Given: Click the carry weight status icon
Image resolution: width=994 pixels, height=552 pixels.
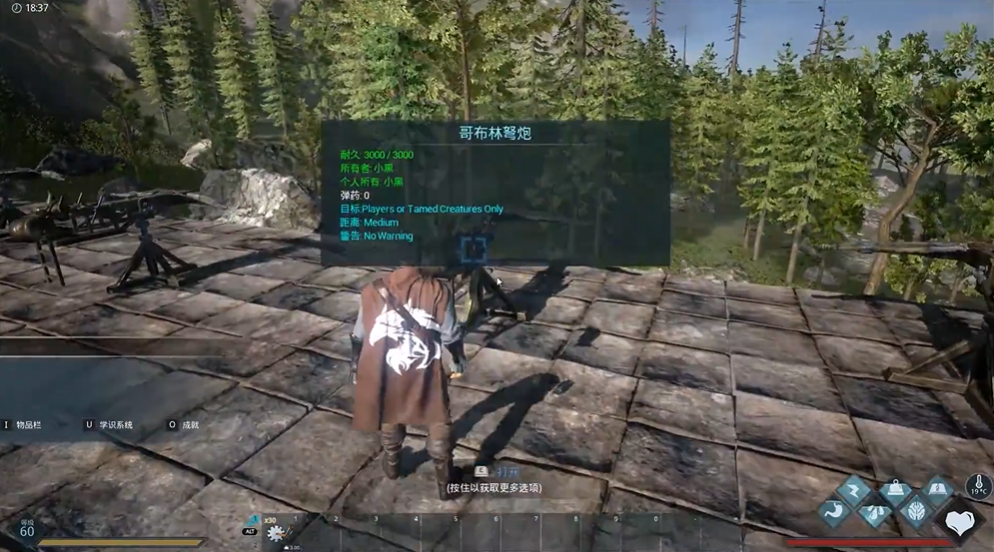Looking at the screenshot, I should 897,489.
